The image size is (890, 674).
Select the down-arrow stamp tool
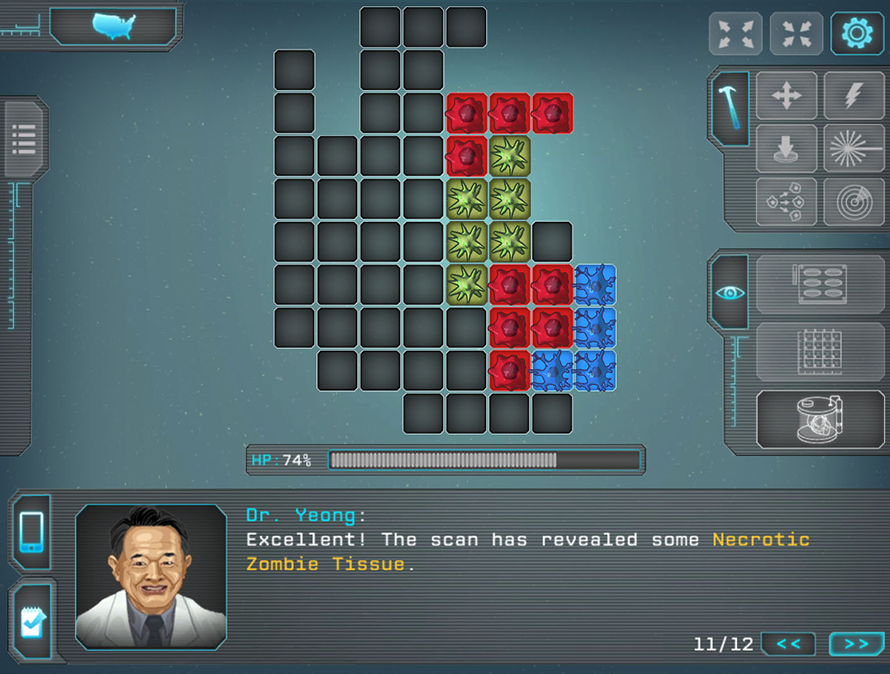click(x=786, y=148)
